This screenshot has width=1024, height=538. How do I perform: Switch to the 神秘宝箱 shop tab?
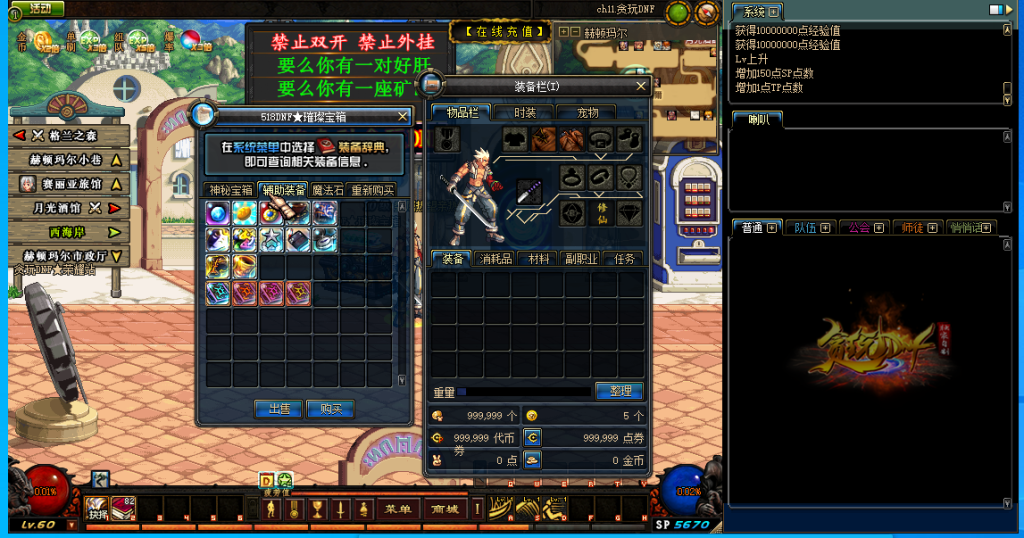pos(229,190)
